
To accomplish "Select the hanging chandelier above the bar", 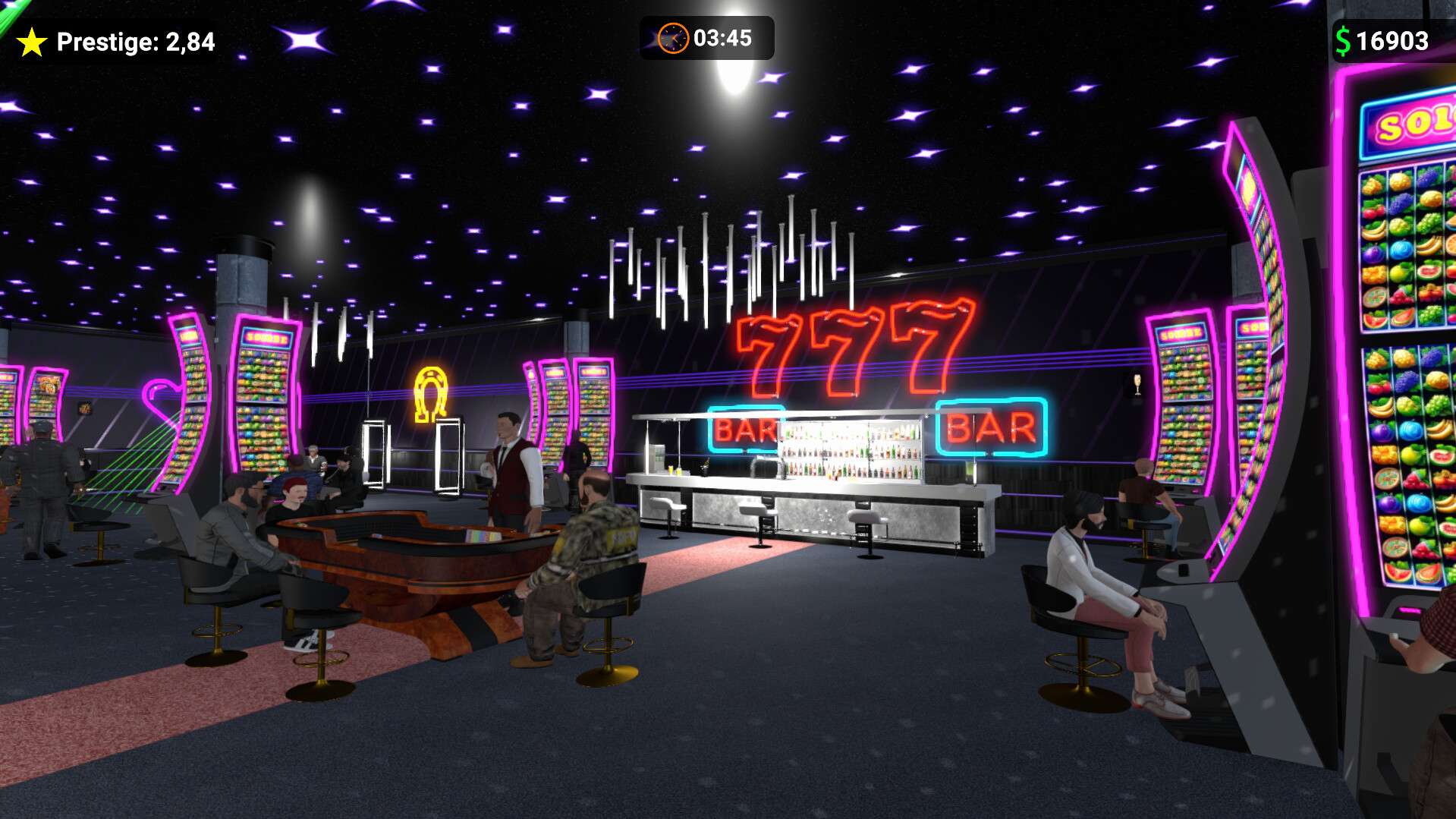I will [728, 258].
